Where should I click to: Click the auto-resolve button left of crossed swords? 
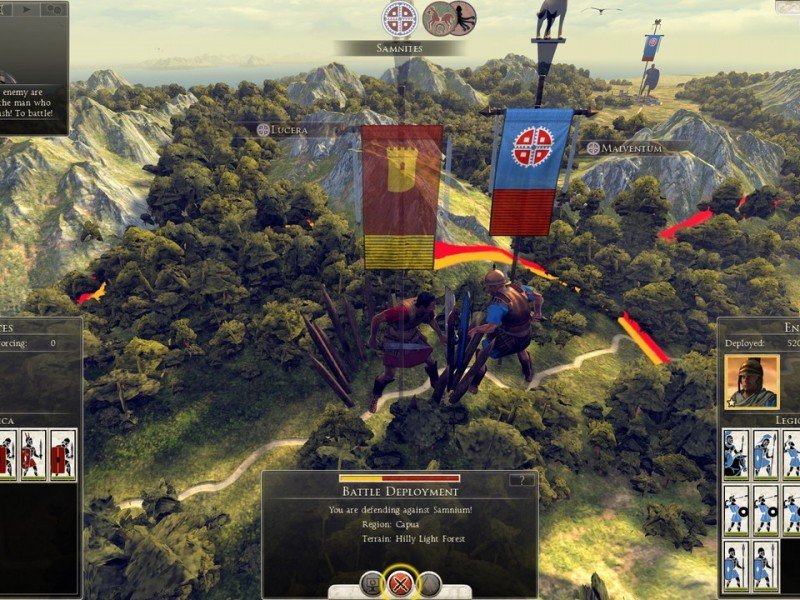pyautogui.click(x=371, y=583)
